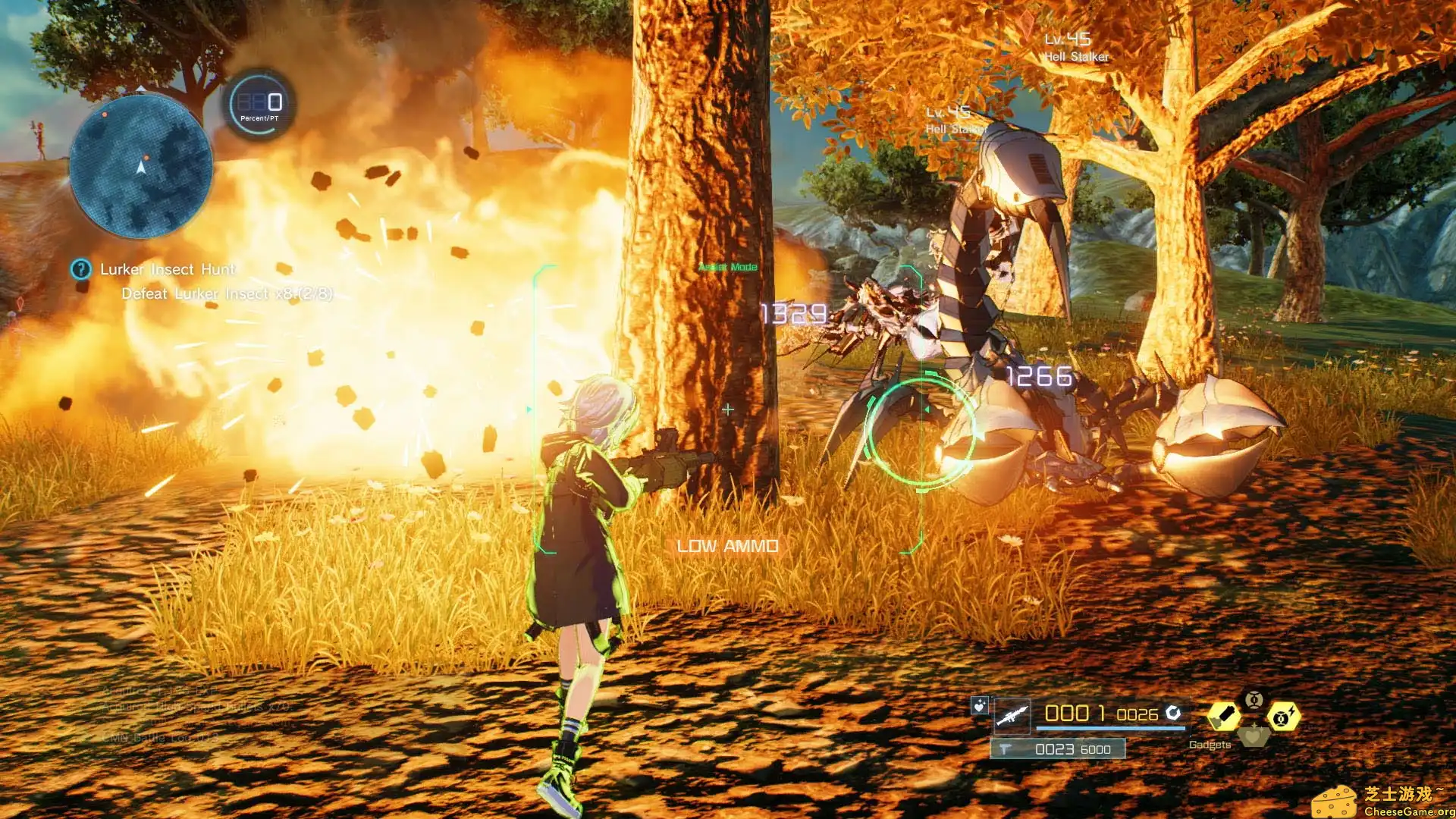
Task: Click the circular reload icon beside ammo count
Action: [1172, 713]
